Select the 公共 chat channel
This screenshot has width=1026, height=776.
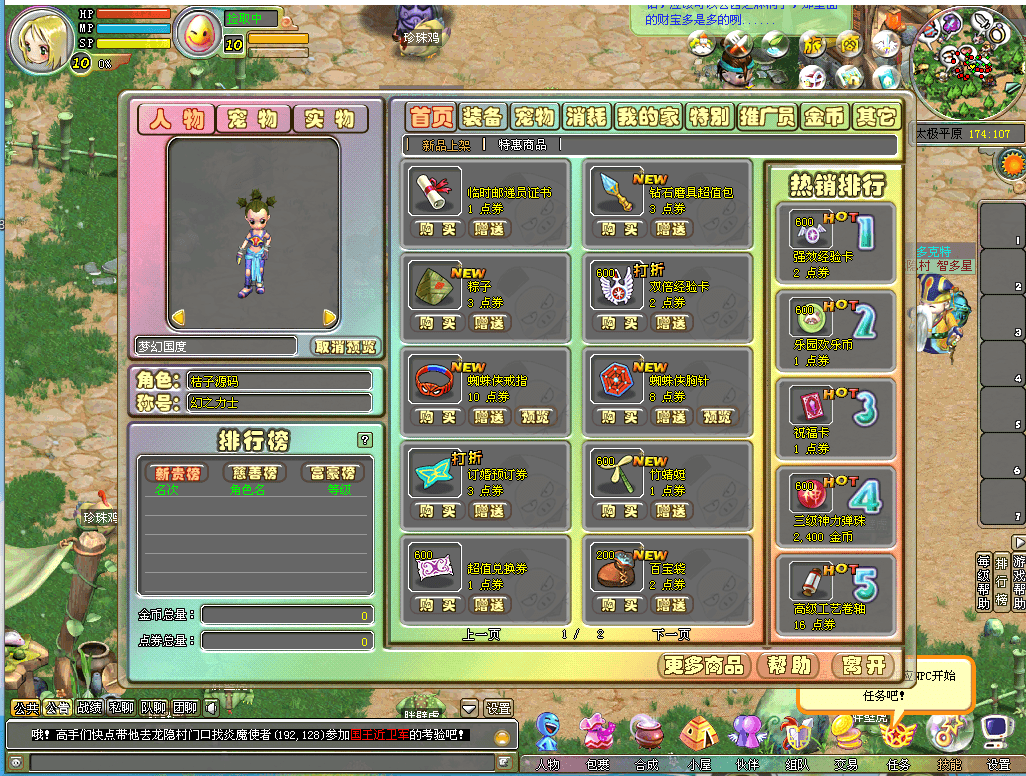tap(25, 707)
